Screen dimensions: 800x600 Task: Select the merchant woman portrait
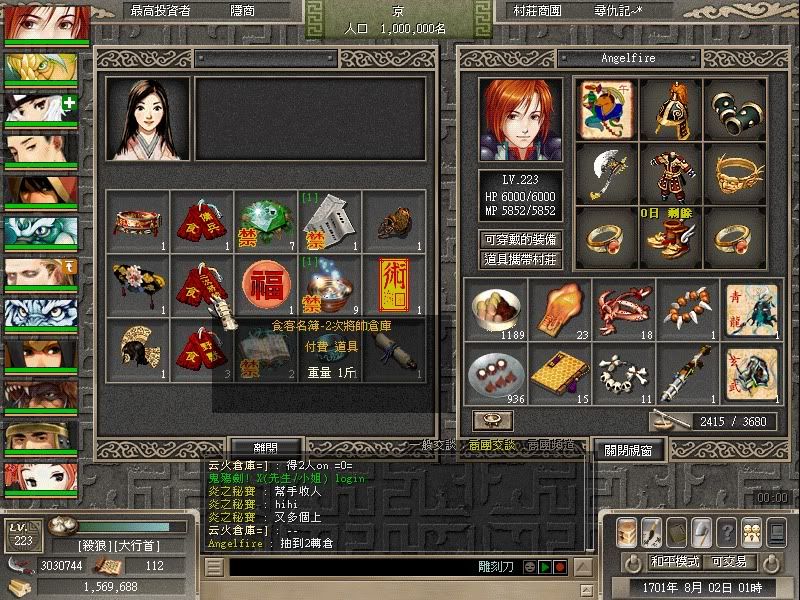tap(148, 120)
